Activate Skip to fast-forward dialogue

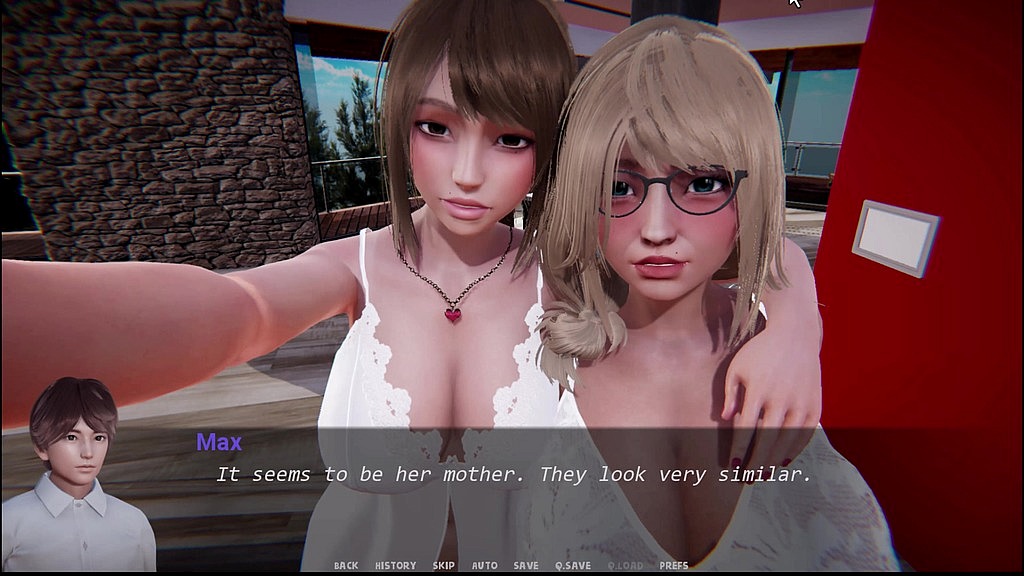[444, 566]
